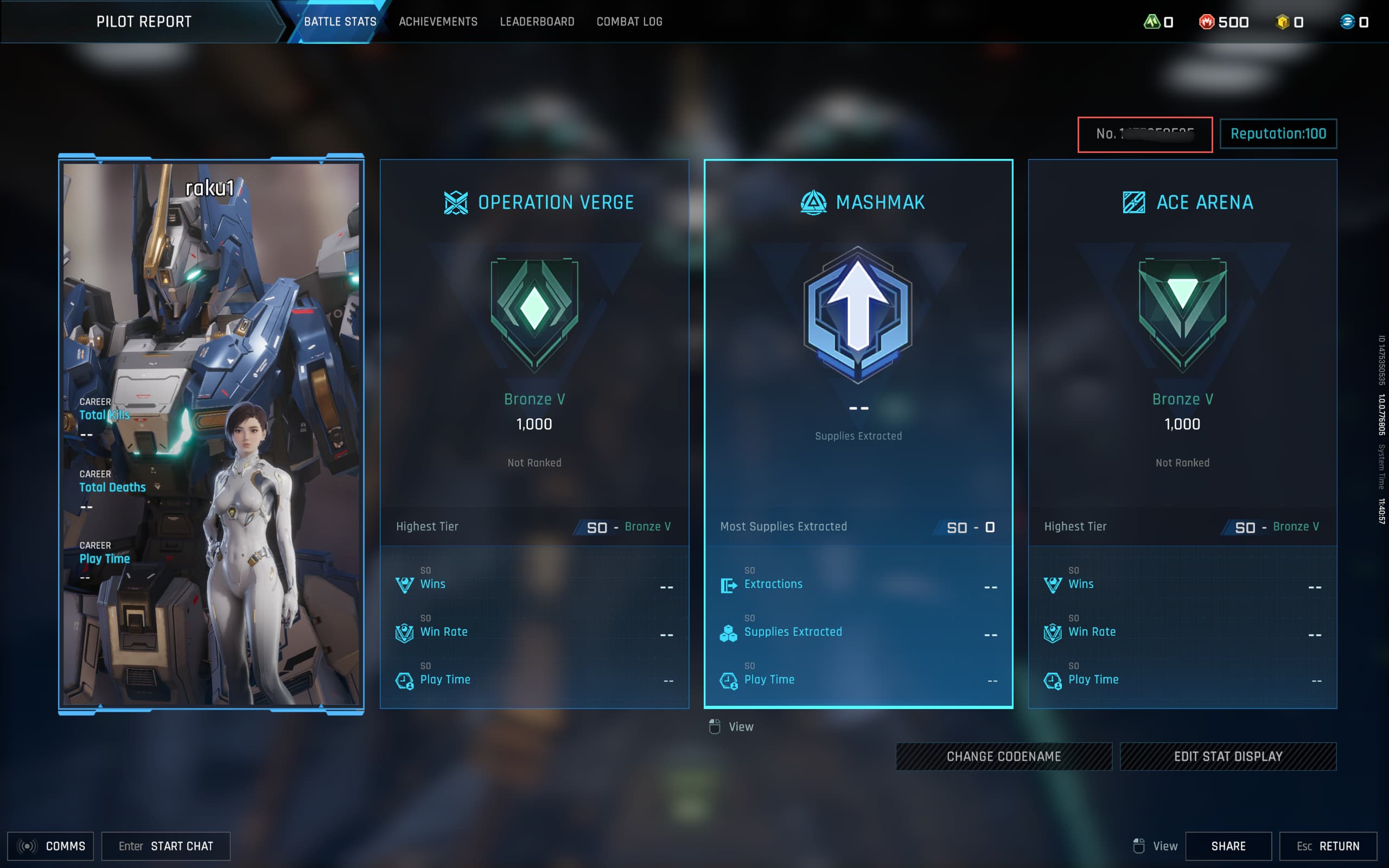Screen dimensions: 1389x868
Task: Click the Reputation:100 badge
Action: pyautogui.click(x=1278, y=134)
